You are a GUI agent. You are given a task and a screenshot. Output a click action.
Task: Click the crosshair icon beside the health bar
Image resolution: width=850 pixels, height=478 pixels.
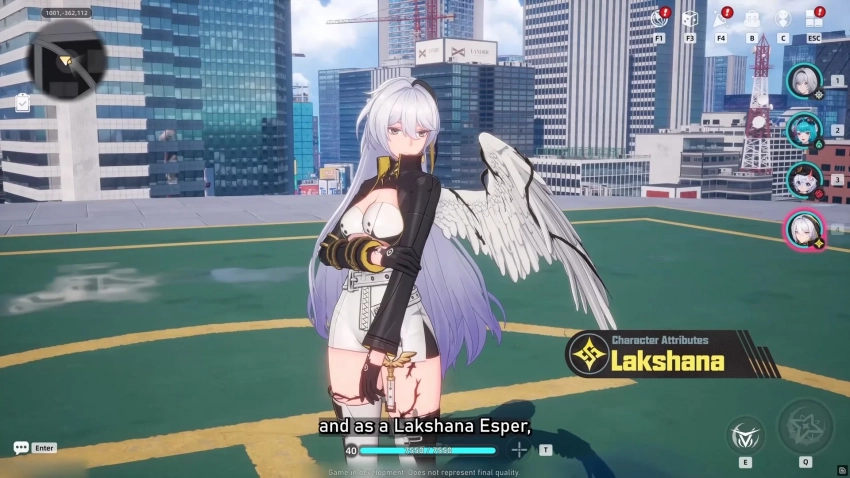(519, 450)
